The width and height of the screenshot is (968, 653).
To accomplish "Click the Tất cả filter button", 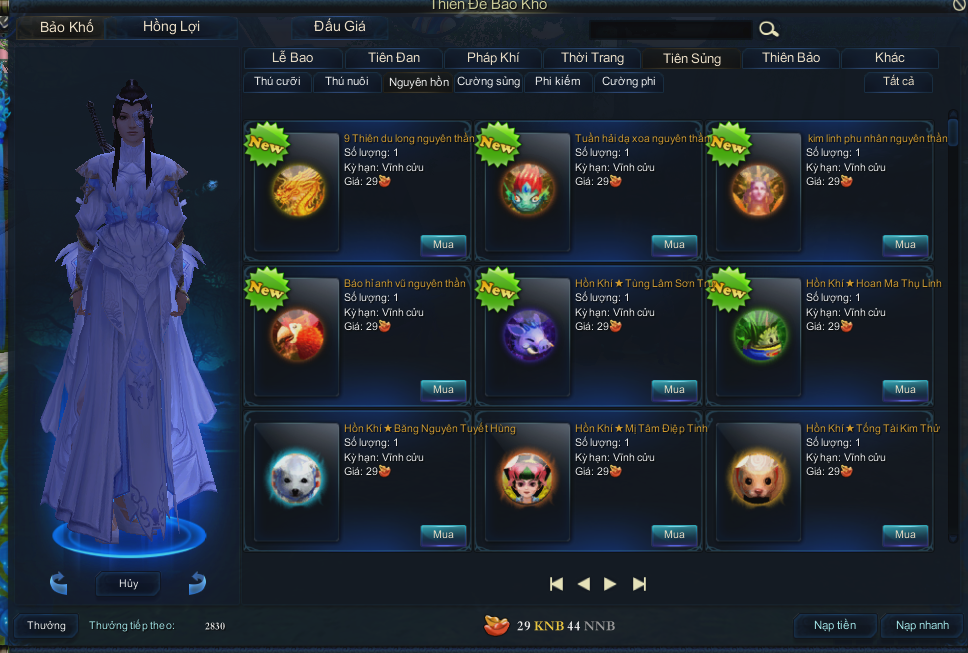I will pyautogui.click(x=898, y=82).
